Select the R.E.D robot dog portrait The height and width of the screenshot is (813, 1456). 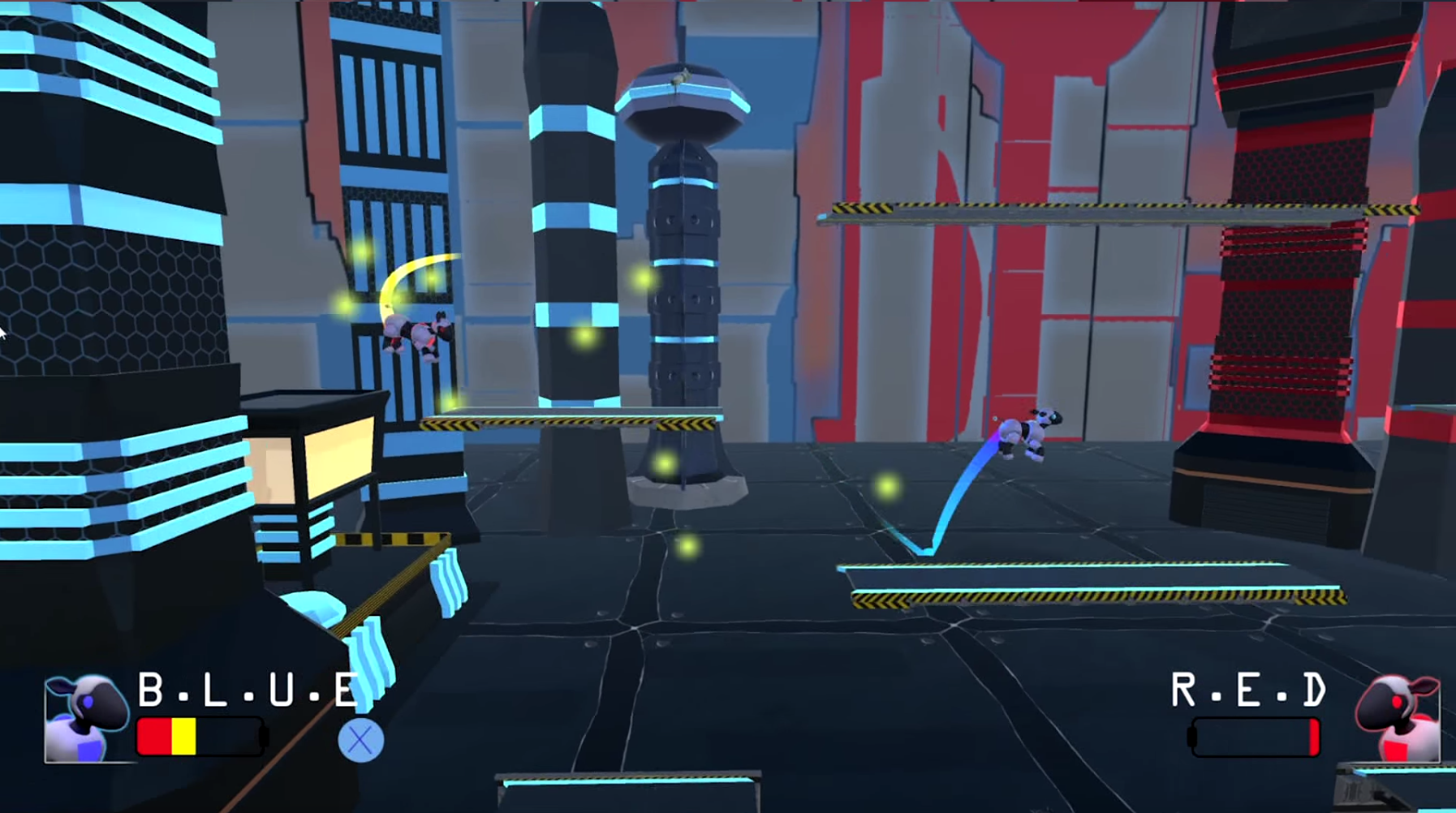click(x=1398, y=719)
